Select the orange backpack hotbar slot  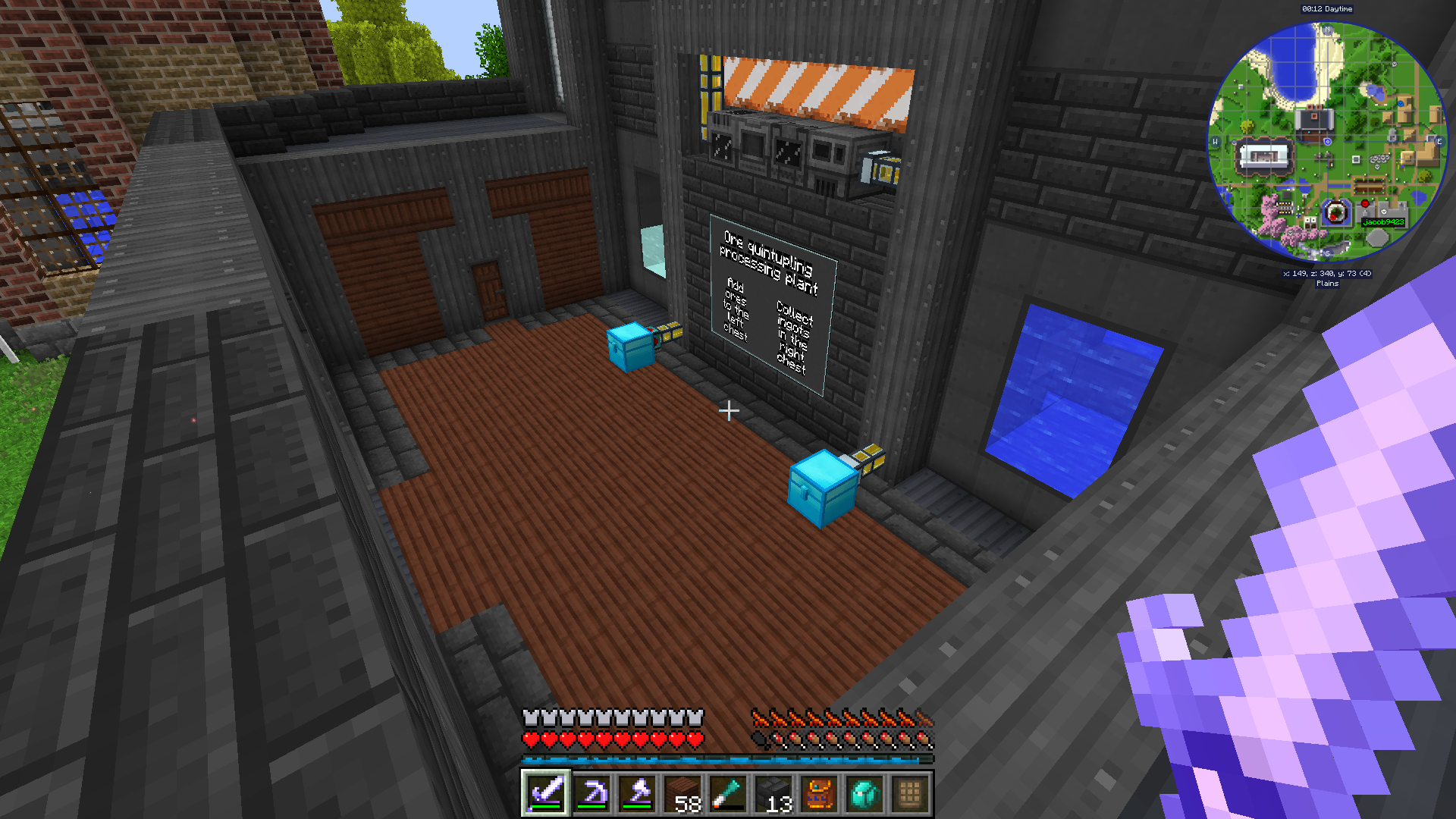(x=819, y=794)
